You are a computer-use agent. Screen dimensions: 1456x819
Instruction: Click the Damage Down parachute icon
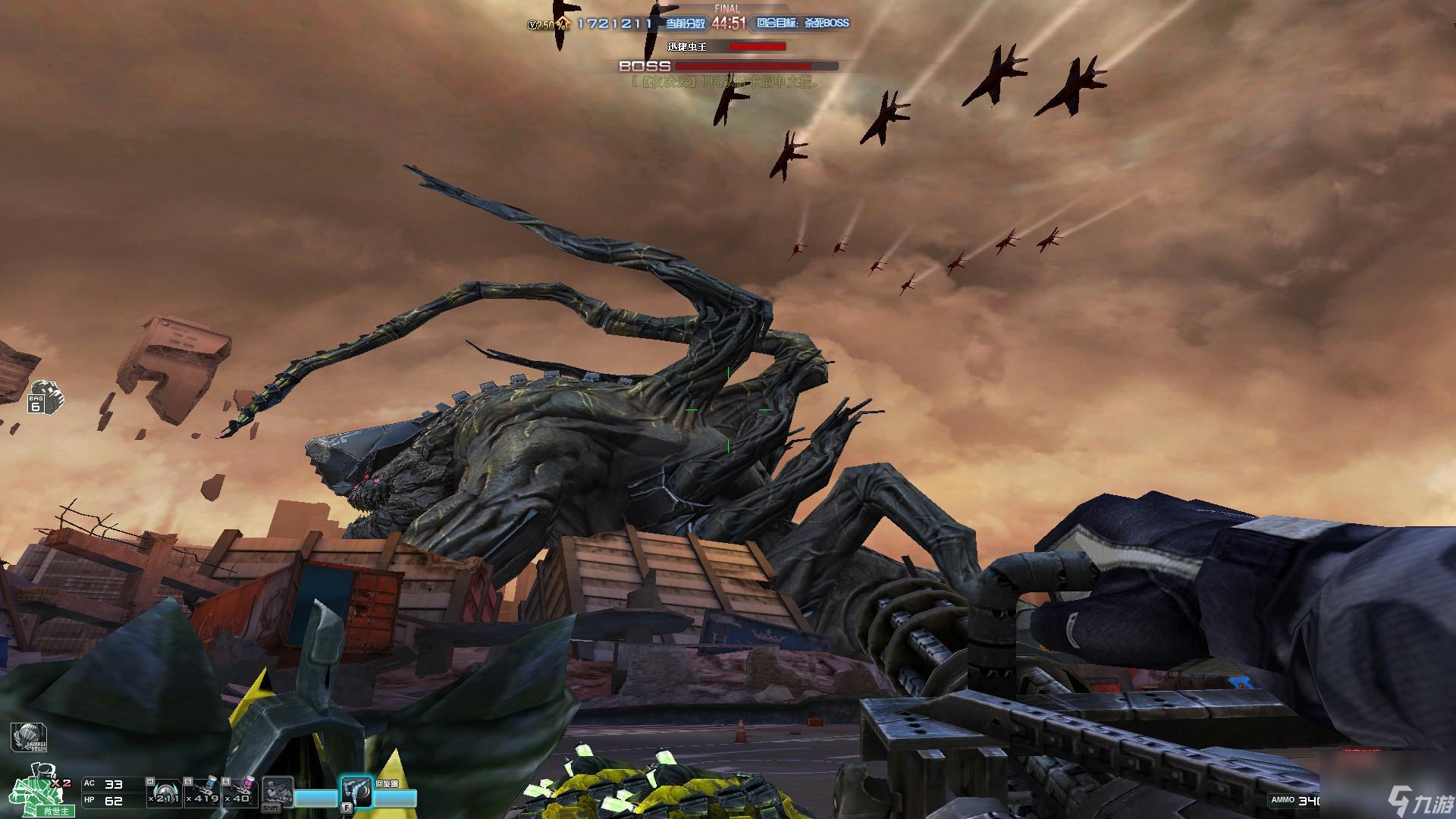[x=29, y=738]
